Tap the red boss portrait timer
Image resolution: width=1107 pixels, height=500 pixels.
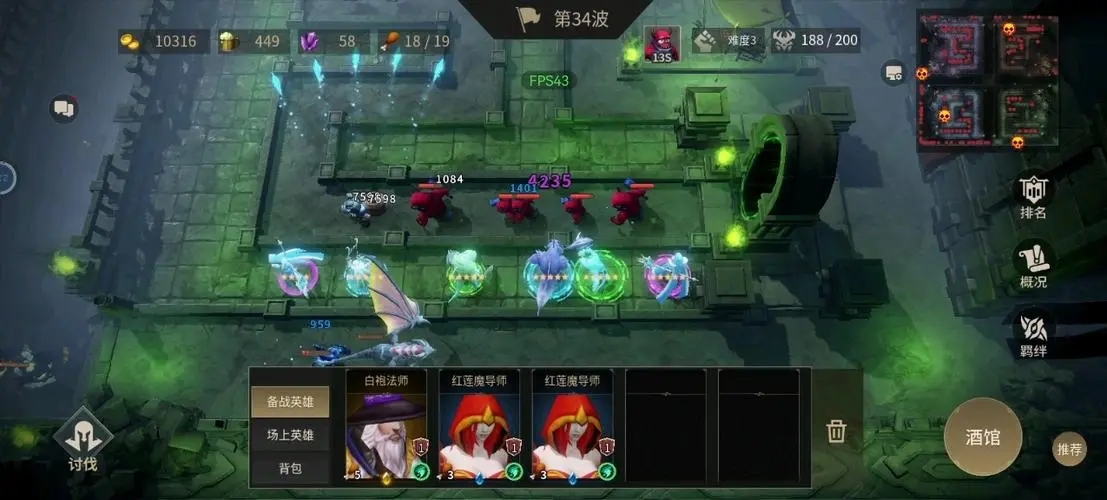pos(660,43)
